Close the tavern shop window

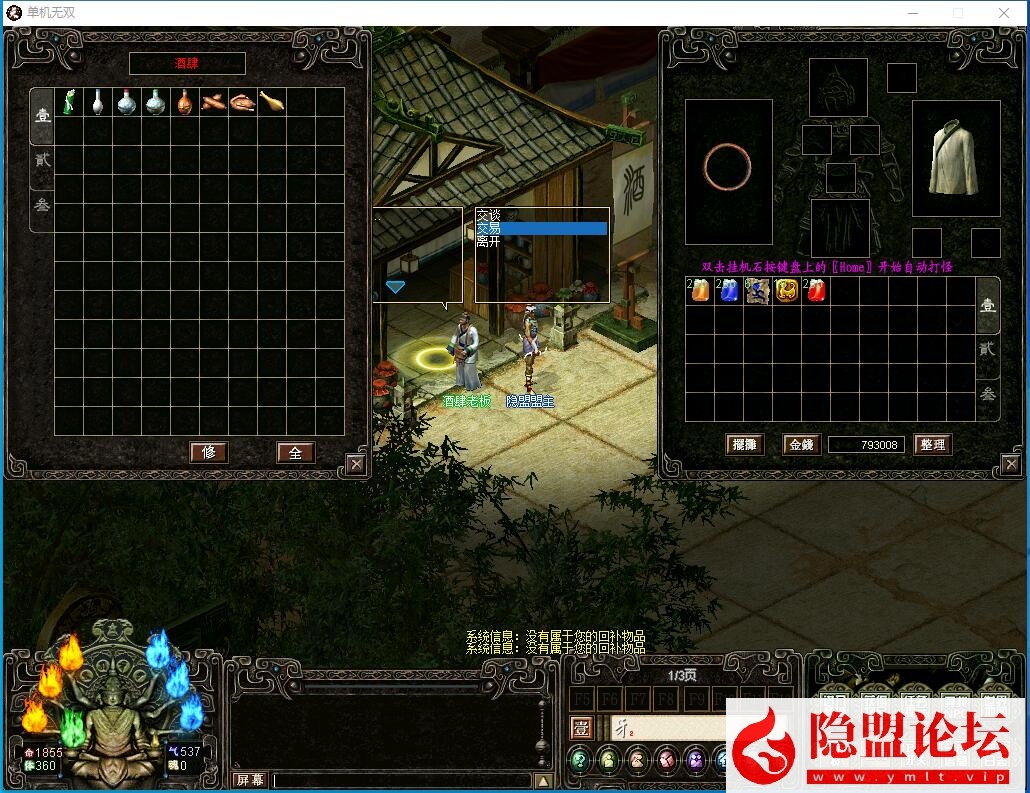click(x=355, y=463)
